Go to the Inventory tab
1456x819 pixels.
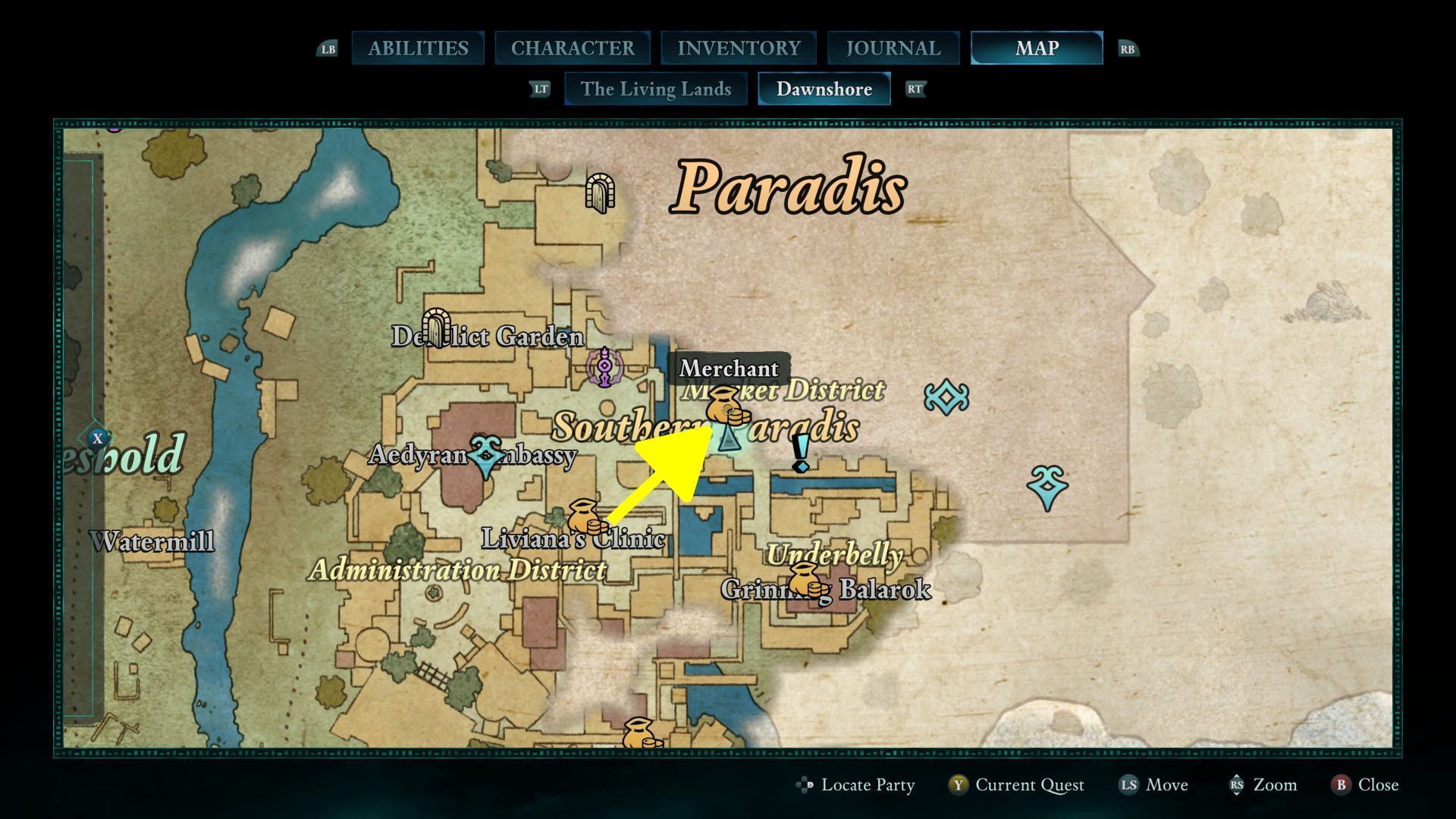[739, 49]
